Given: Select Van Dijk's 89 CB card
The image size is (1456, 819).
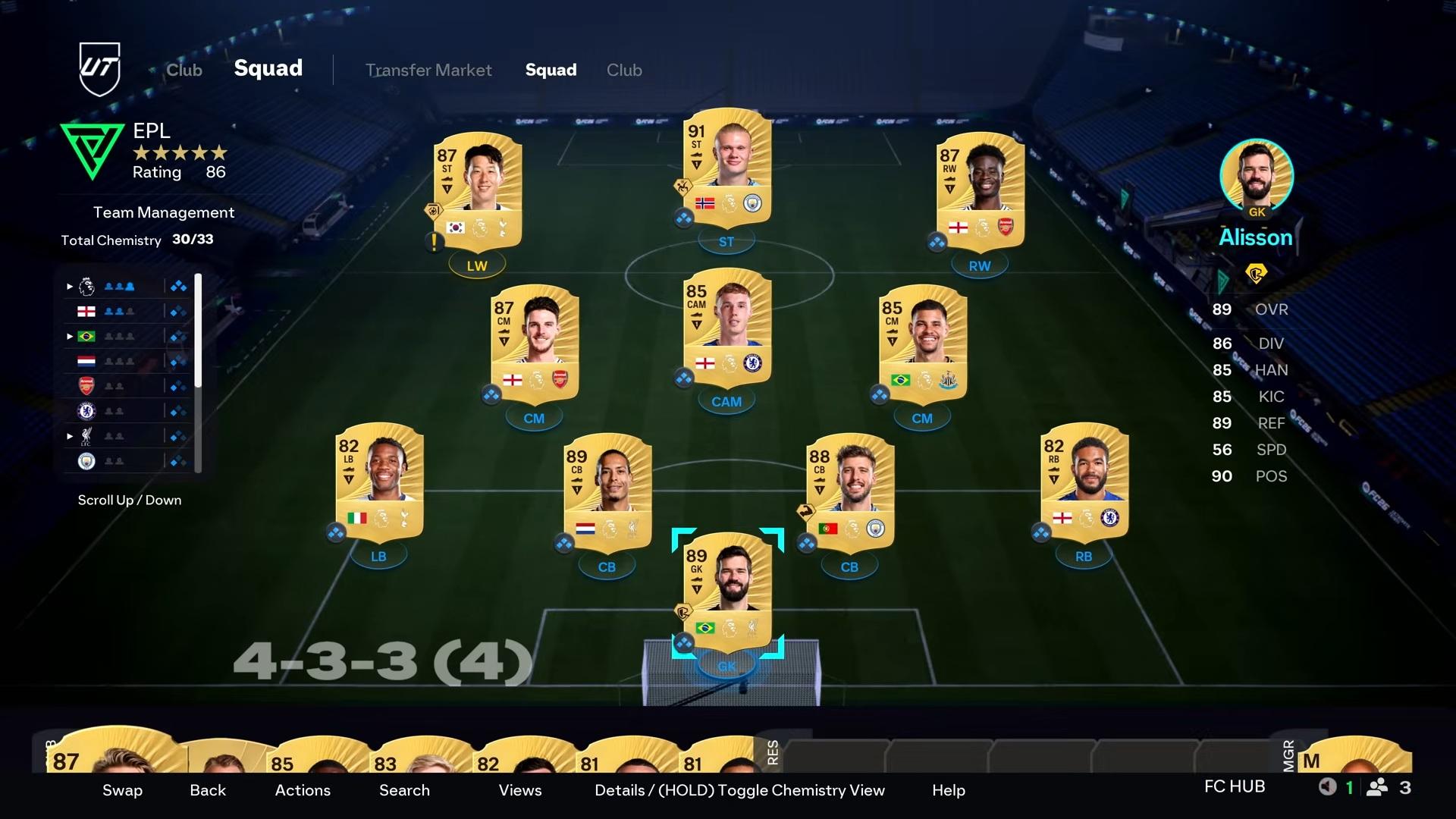Looking at the screenshot, I should pos(607,492).
